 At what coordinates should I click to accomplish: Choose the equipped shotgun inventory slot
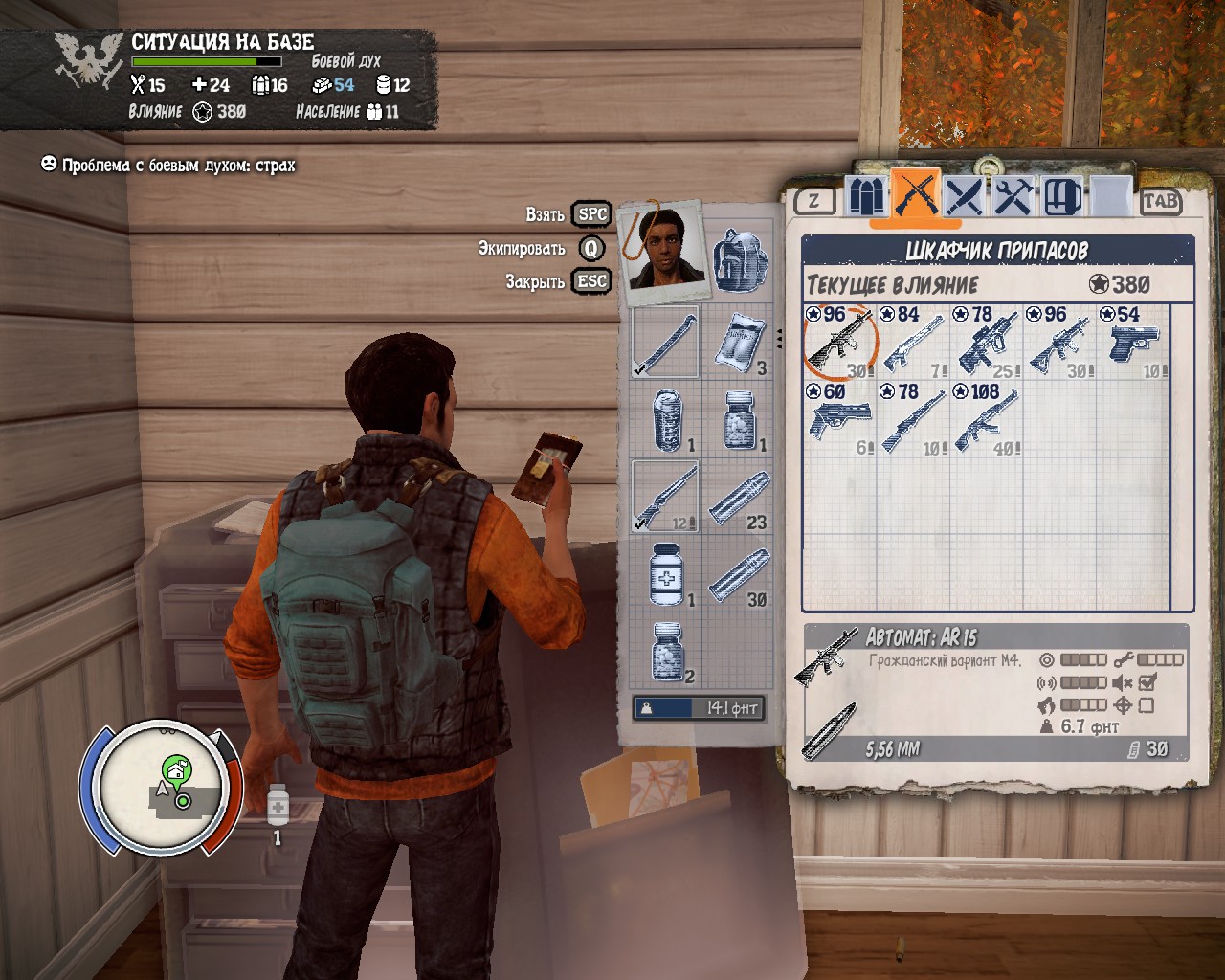click(x=665, y=496)
